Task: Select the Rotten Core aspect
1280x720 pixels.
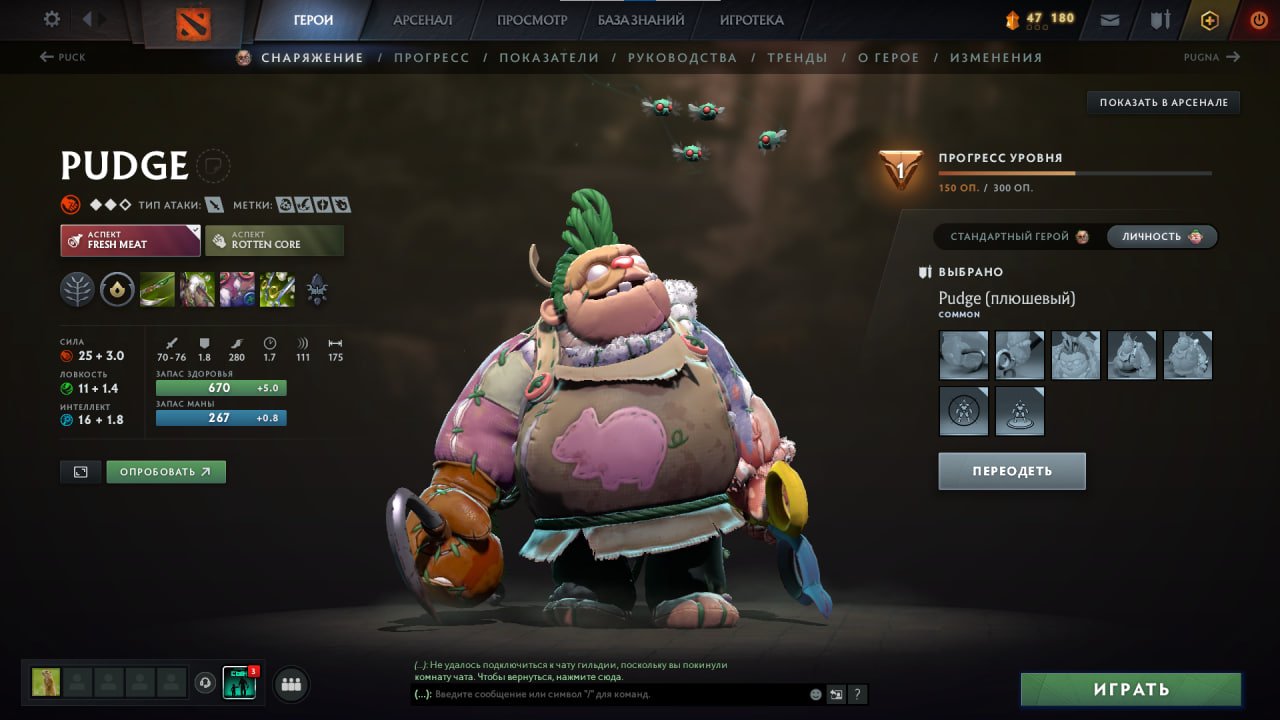Action: pyautogui.click(x=274, y=240)
